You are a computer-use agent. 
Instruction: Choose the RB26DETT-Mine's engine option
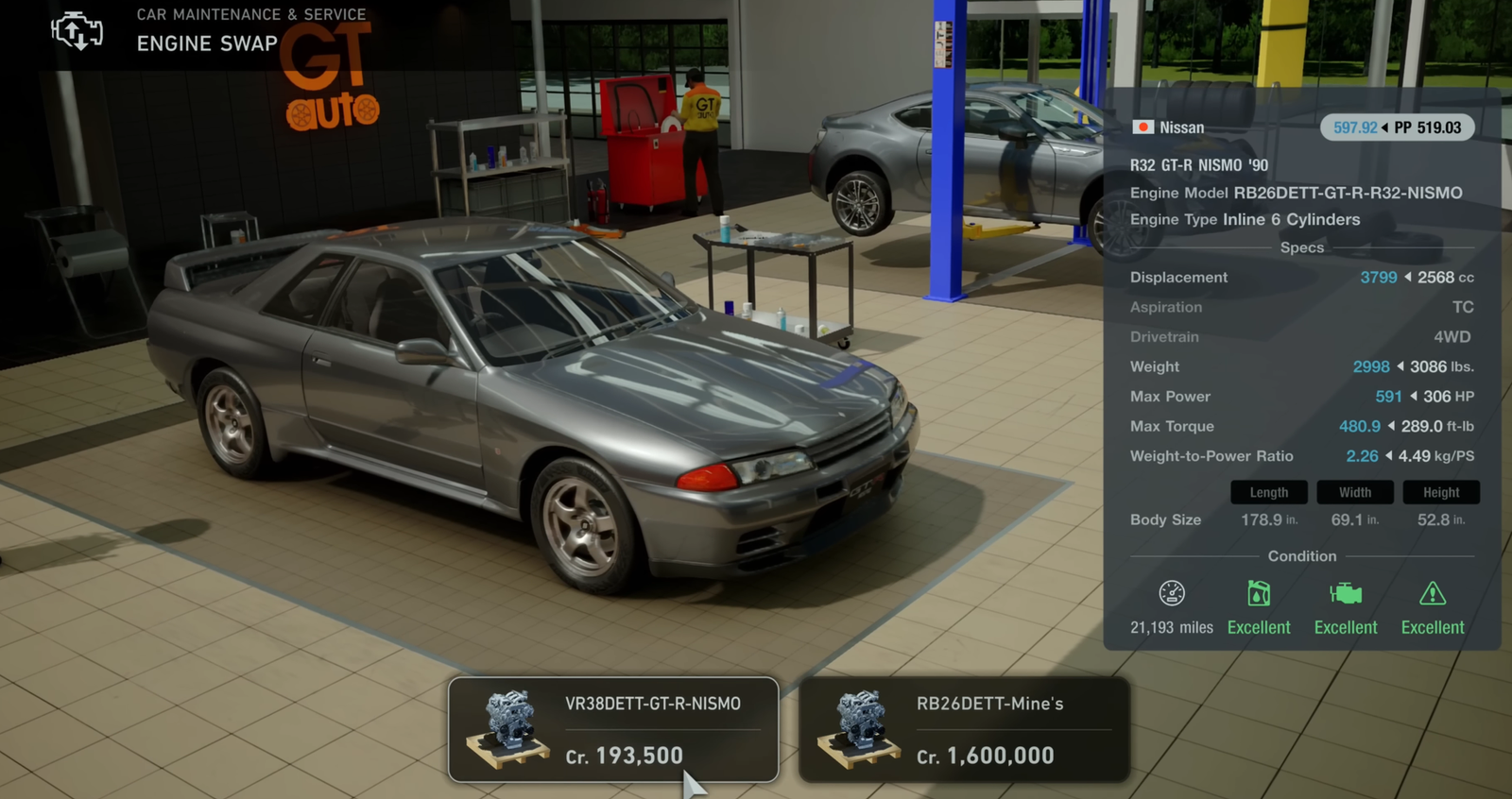point(964,729)
